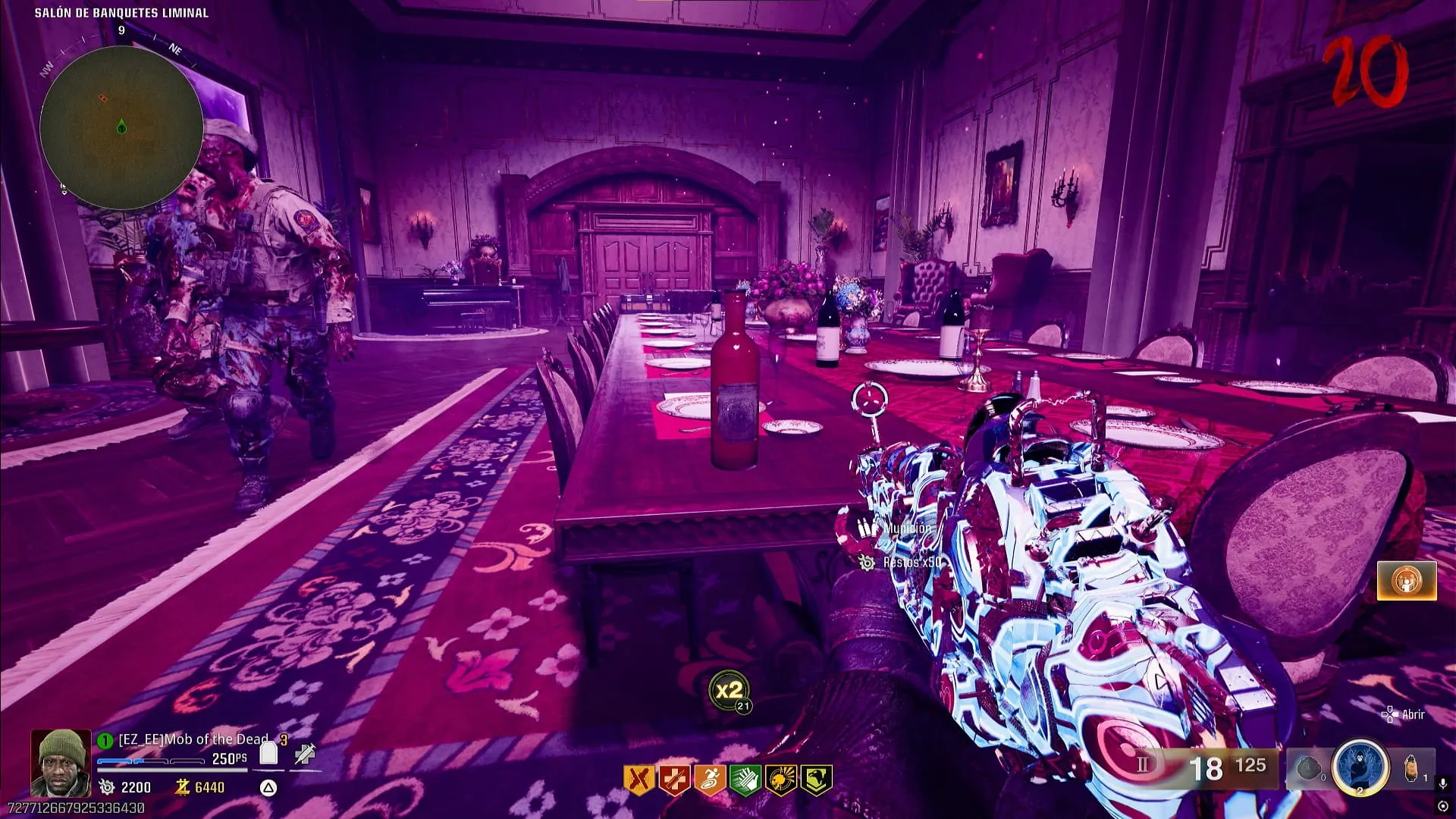This screenshot has height=819, width=1456.
Task: Toggle the microphone icon
Action: (1443, 783)
